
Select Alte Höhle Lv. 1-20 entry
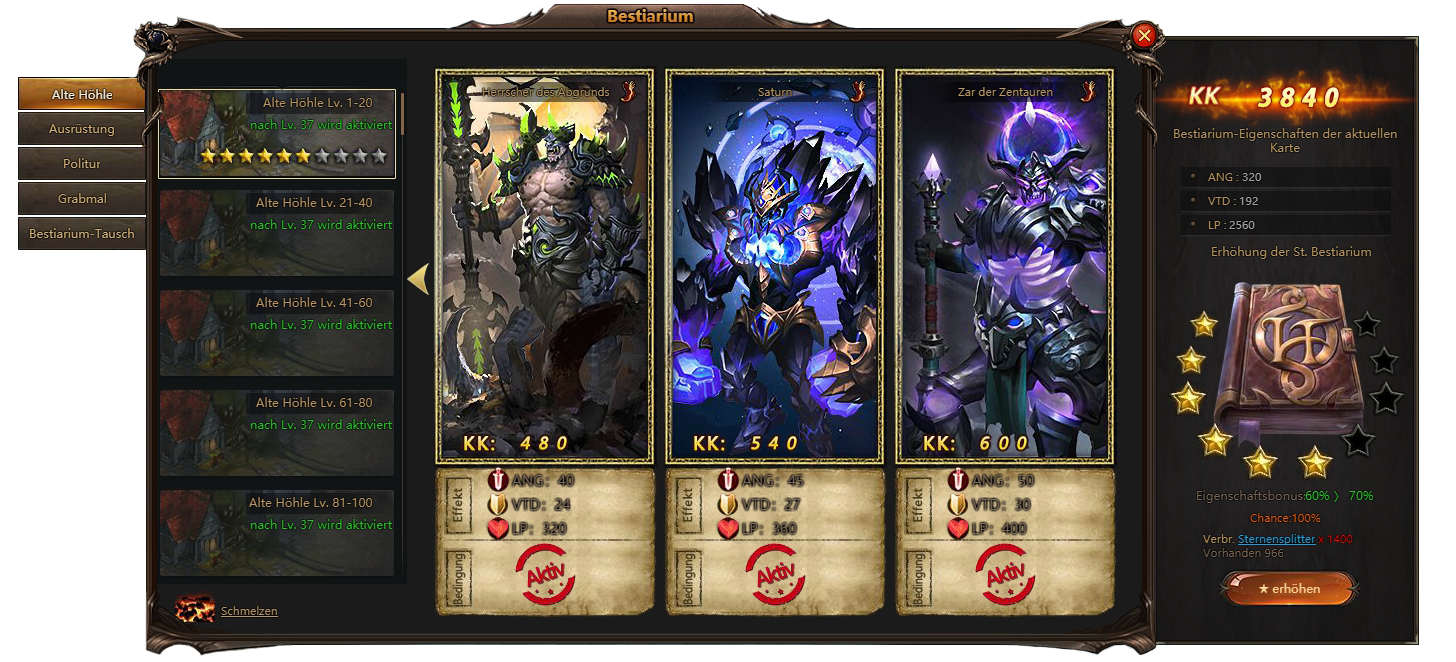[x=277, y=134]
